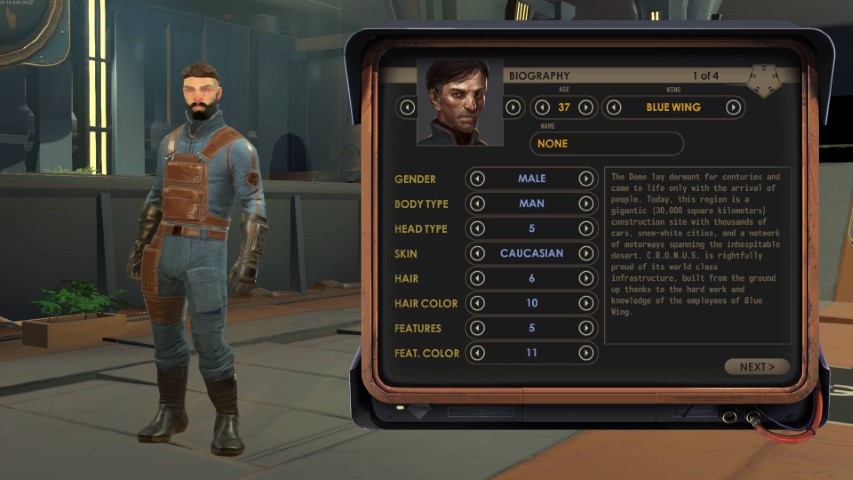This screenshot has width=853, height=480.
Task: Increase the Feat. Color value
Action: (x=586, y=353)
